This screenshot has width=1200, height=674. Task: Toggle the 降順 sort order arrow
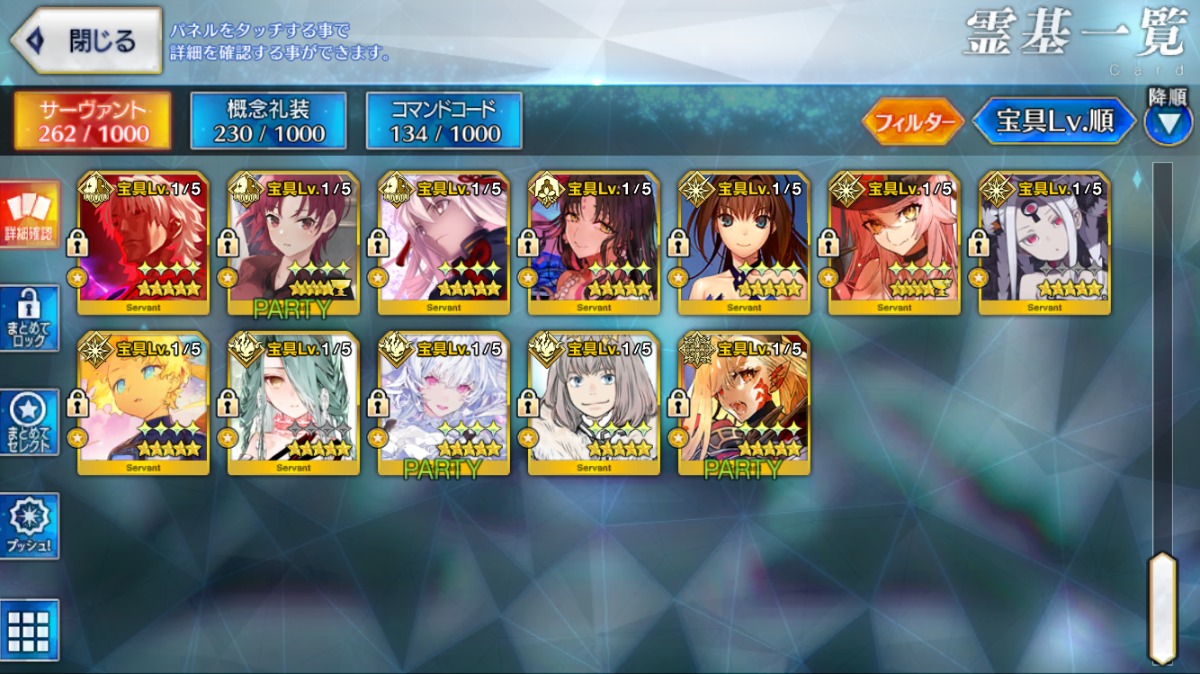tap(1167, 122)
